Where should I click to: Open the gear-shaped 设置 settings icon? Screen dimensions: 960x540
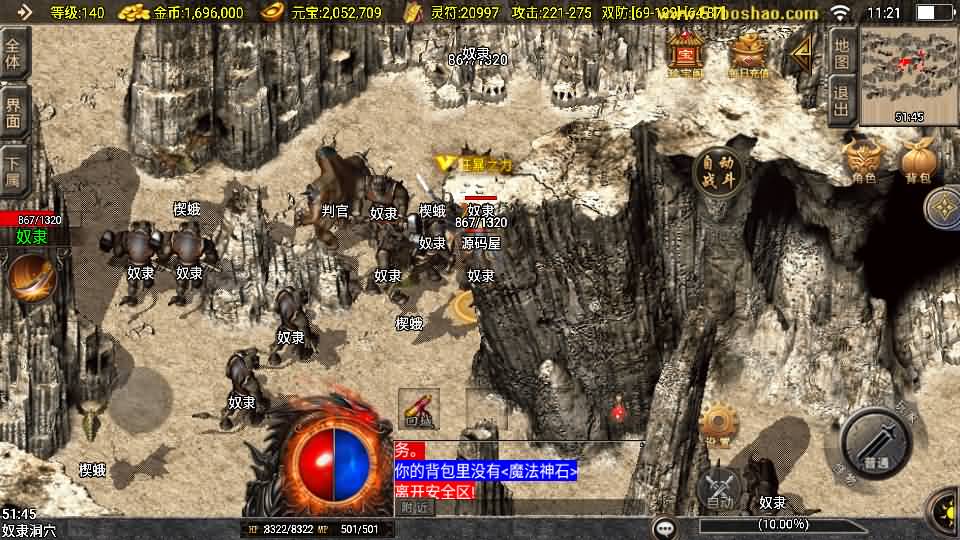point(718,424)
